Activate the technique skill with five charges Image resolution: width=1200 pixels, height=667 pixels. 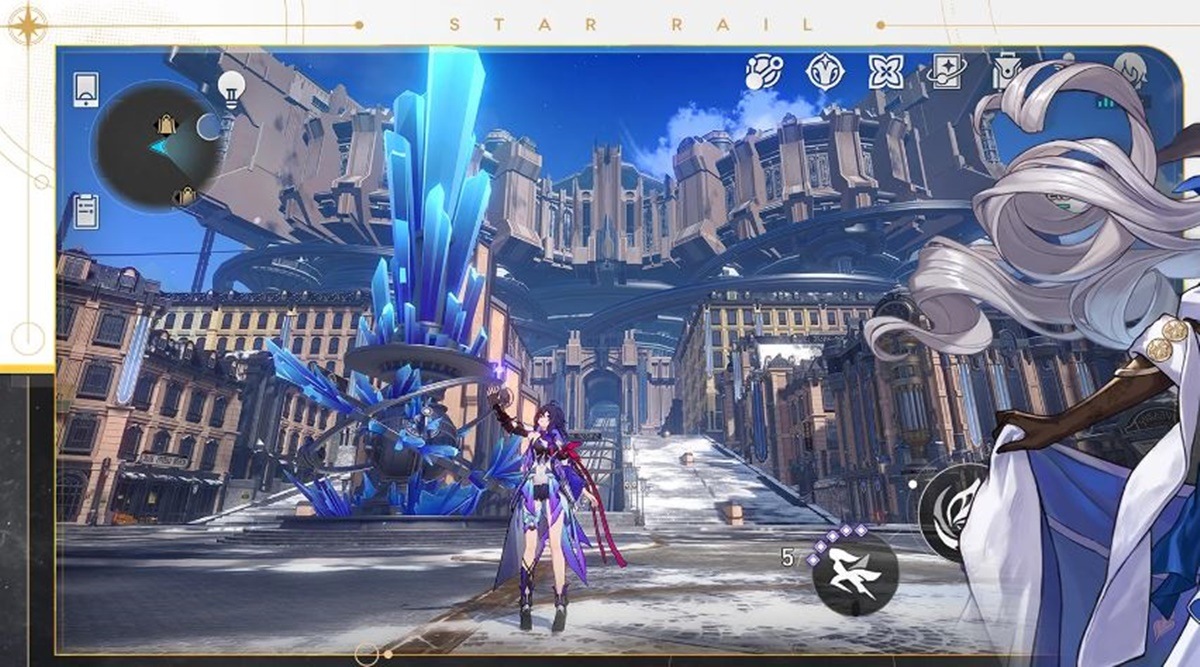coord(854,573)
